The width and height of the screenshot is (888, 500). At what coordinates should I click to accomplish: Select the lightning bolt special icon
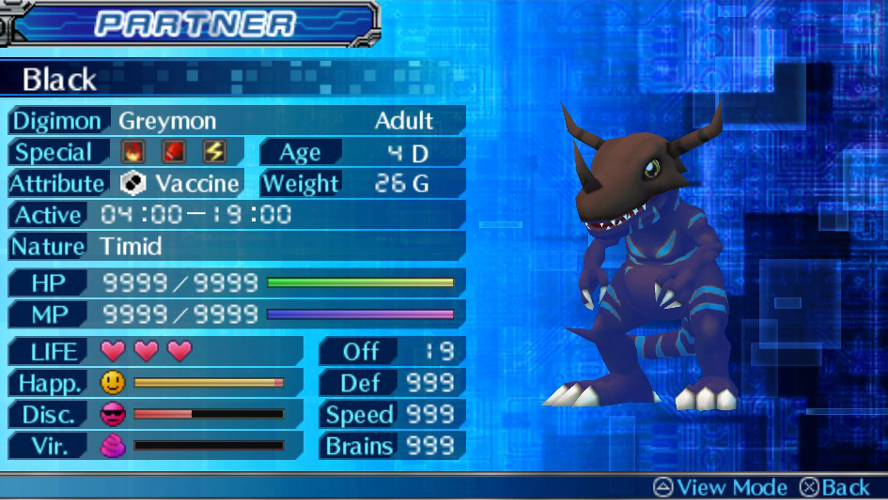click(214, 152)
